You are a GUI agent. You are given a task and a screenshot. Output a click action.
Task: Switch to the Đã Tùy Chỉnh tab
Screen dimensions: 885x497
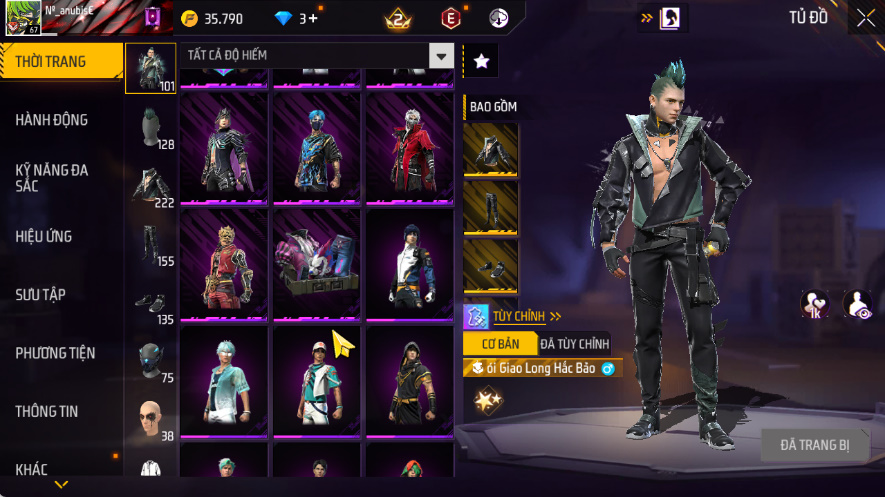tap(574, 343)
